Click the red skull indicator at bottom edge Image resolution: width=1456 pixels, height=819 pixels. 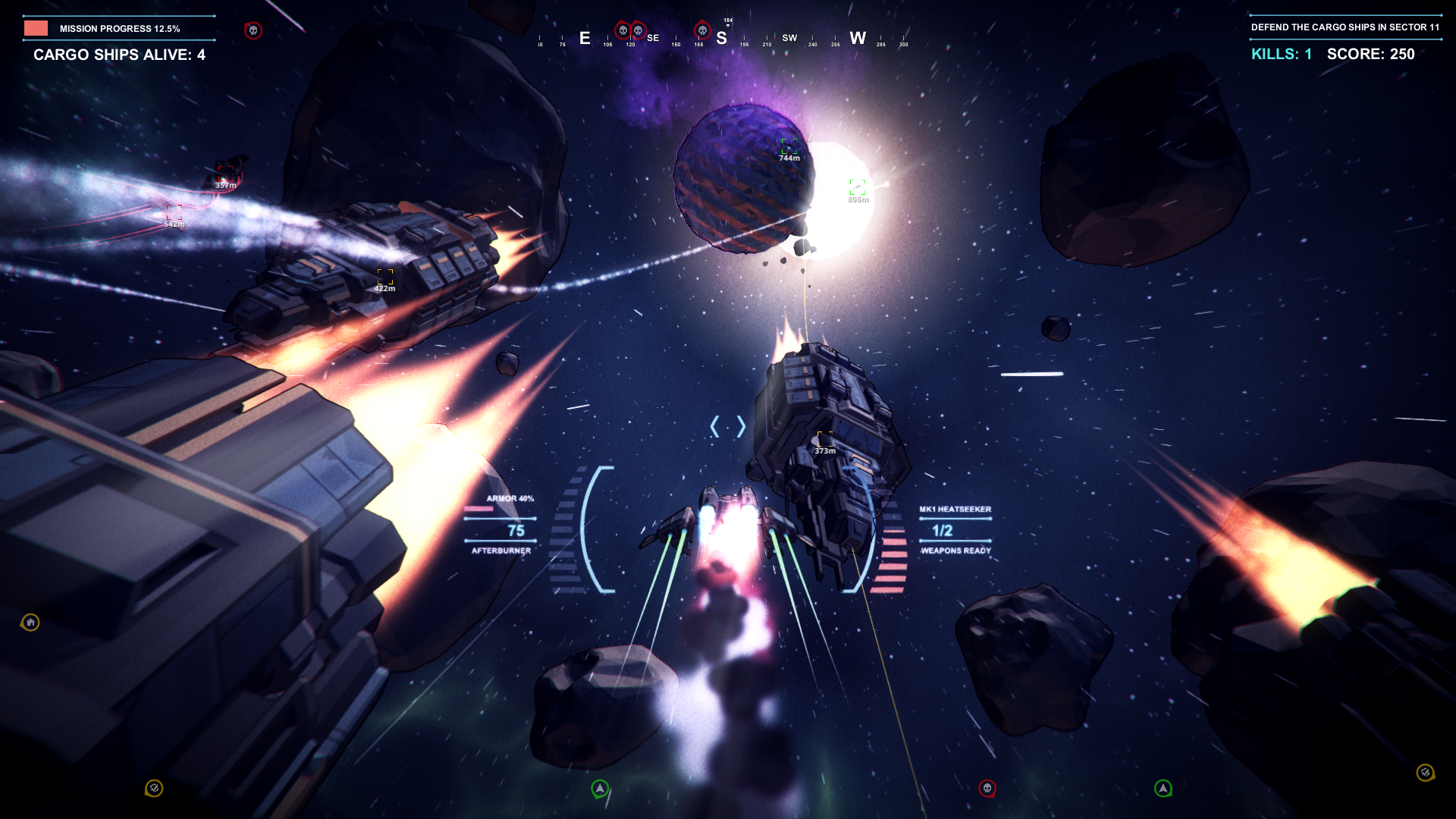(x=987, y=789)
